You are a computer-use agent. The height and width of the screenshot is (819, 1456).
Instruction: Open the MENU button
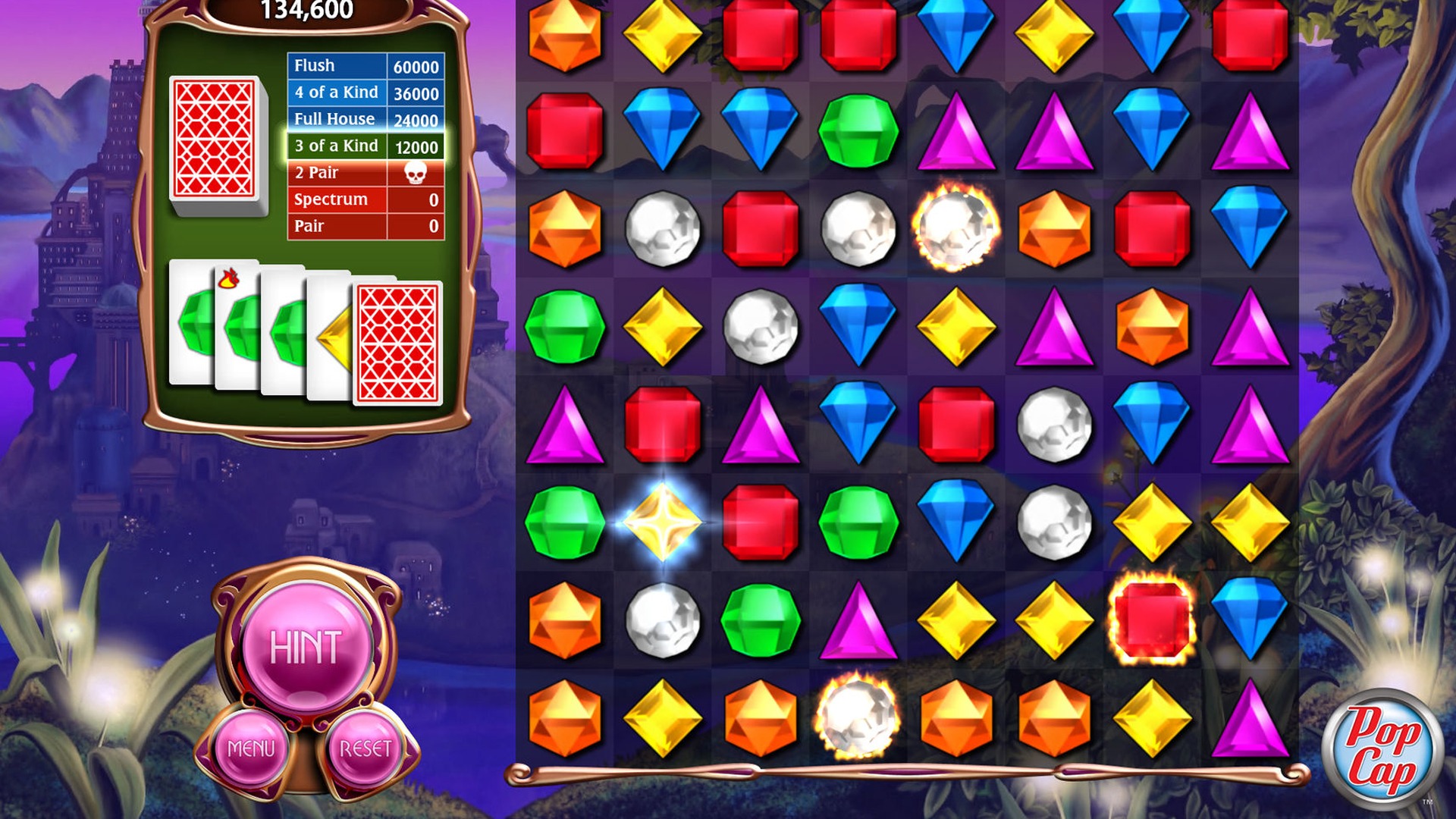coord(251,748)
